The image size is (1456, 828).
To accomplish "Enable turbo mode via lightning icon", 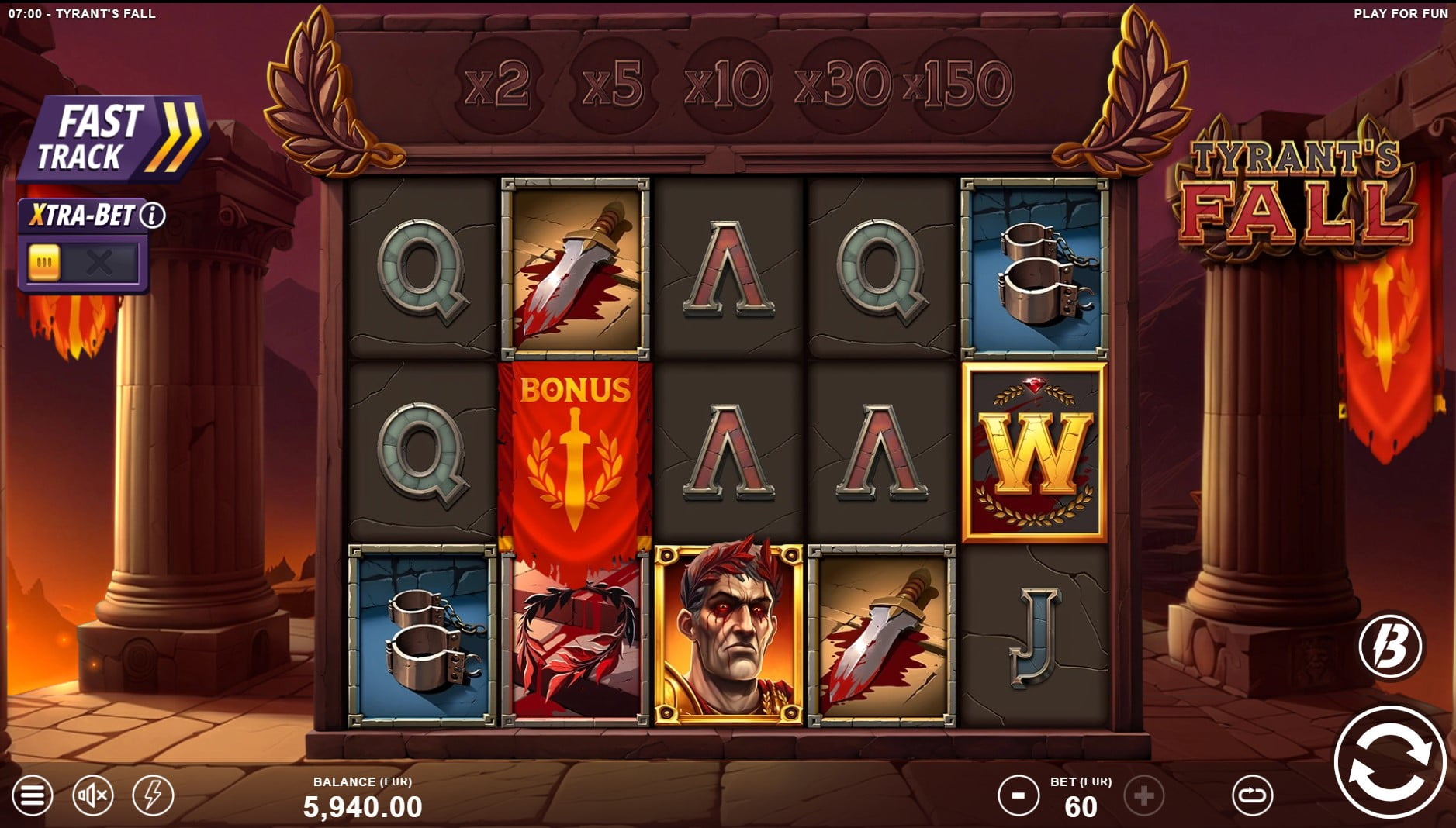I will [x=153, y=793].
